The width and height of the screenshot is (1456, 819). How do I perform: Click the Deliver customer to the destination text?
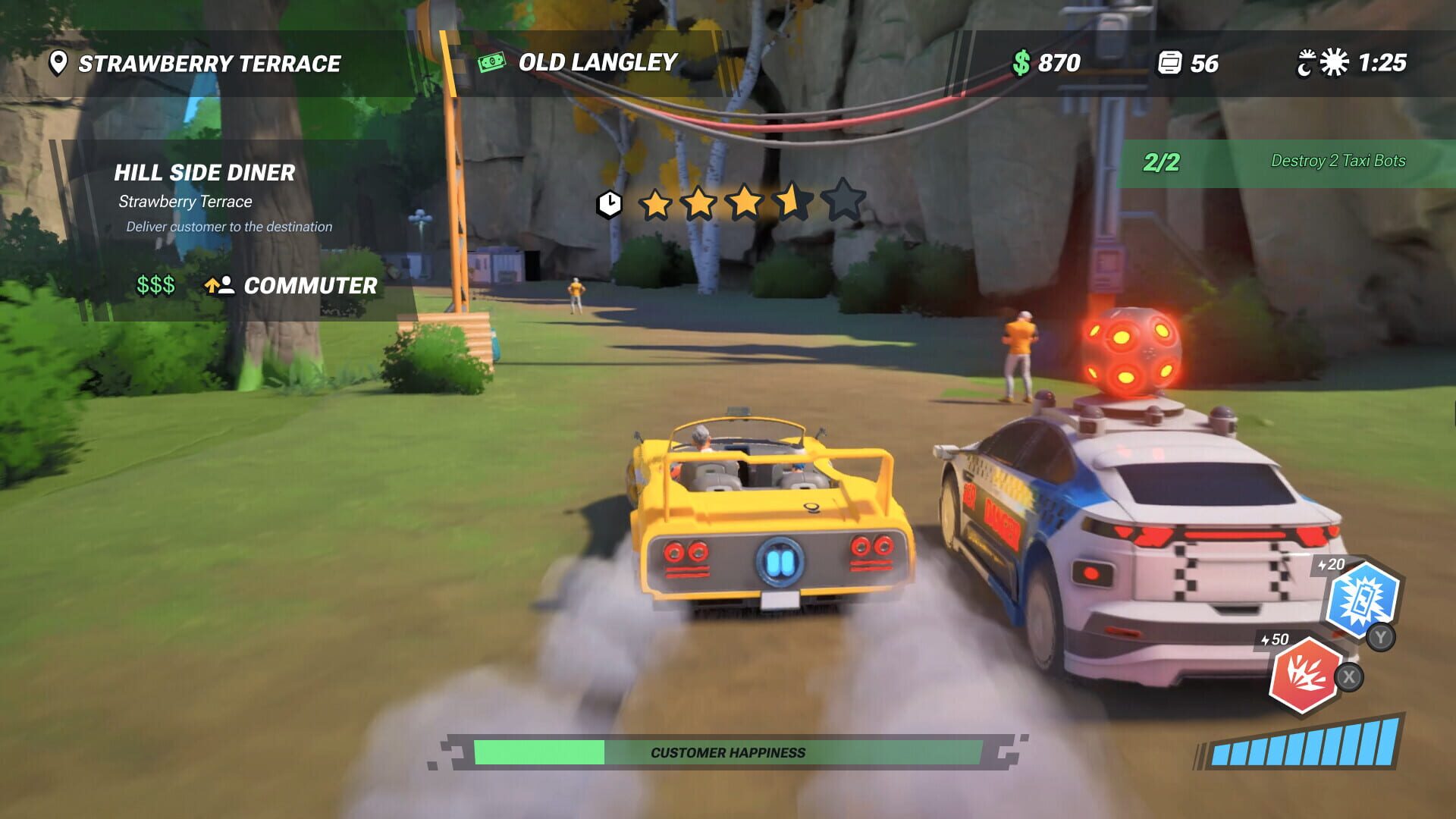[x=228, y=226]
